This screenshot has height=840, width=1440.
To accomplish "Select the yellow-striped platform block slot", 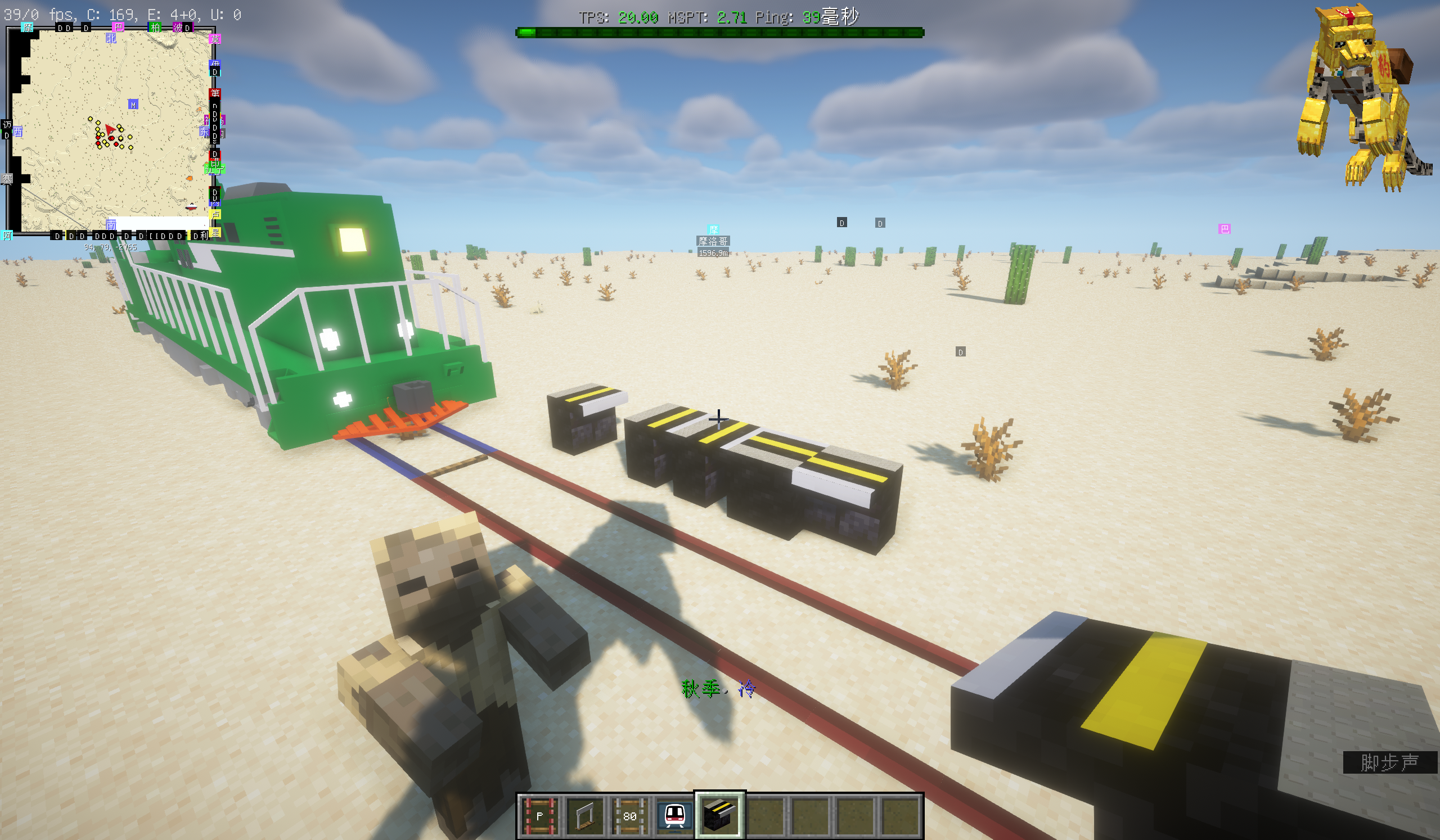I will (719, 815).
